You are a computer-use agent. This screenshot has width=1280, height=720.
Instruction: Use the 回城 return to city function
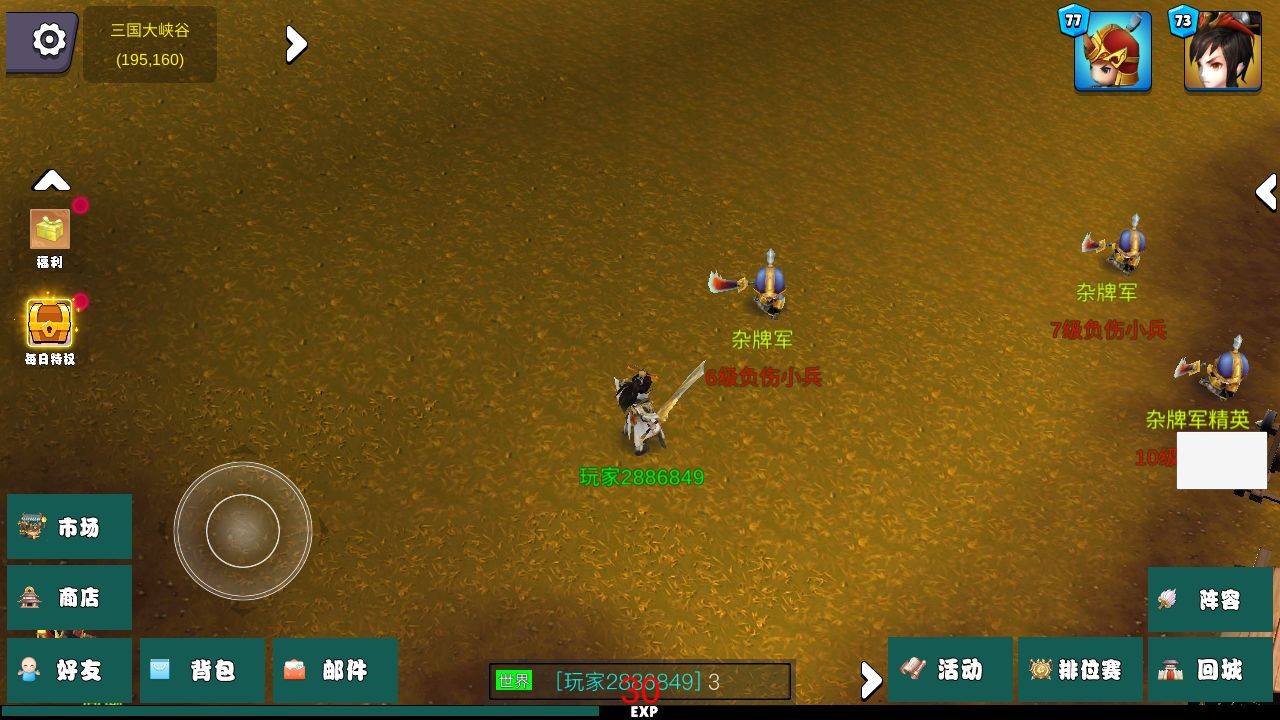pyautogui.click(x=1211, y=671)
